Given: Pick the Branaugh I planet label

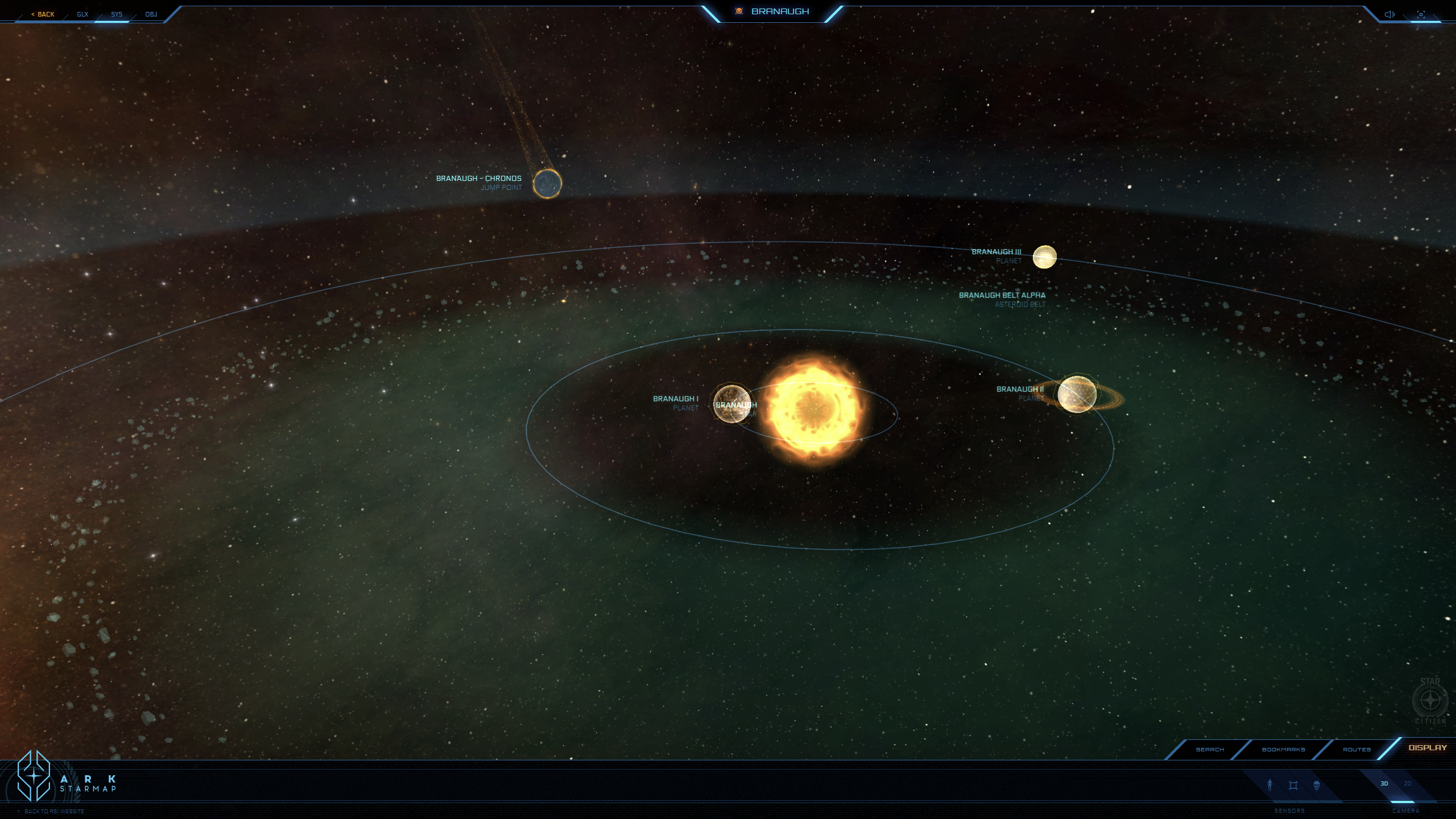Looking at the screenshot, I should (x=675, y=399).
